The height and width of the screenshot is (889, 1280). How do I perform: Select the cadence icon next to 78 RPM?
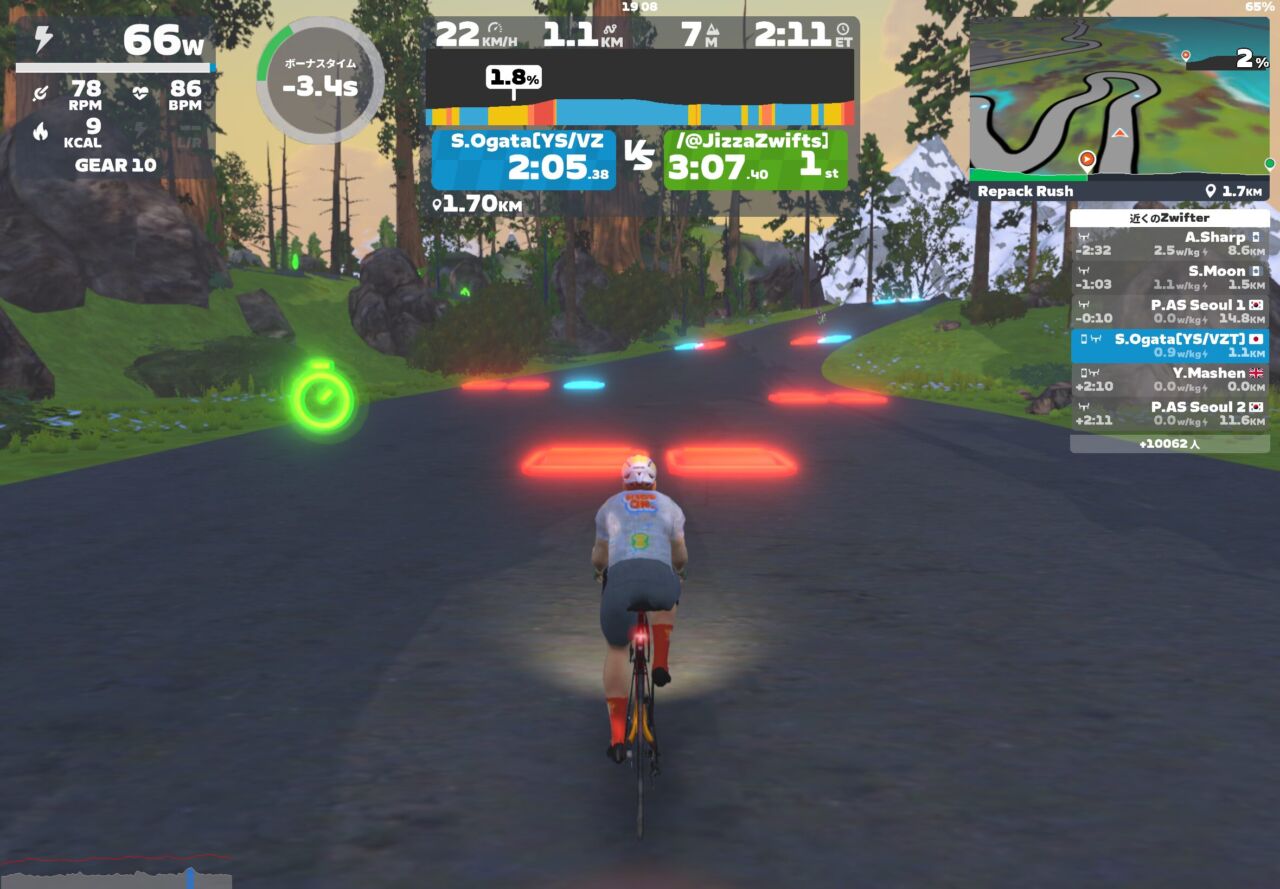click(x=41, y=93)
